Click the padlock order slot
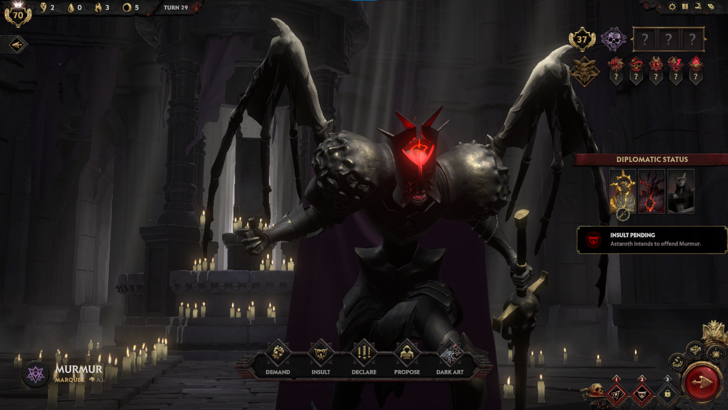The height and width of the screenshot is (410, 728). (667, 393)
